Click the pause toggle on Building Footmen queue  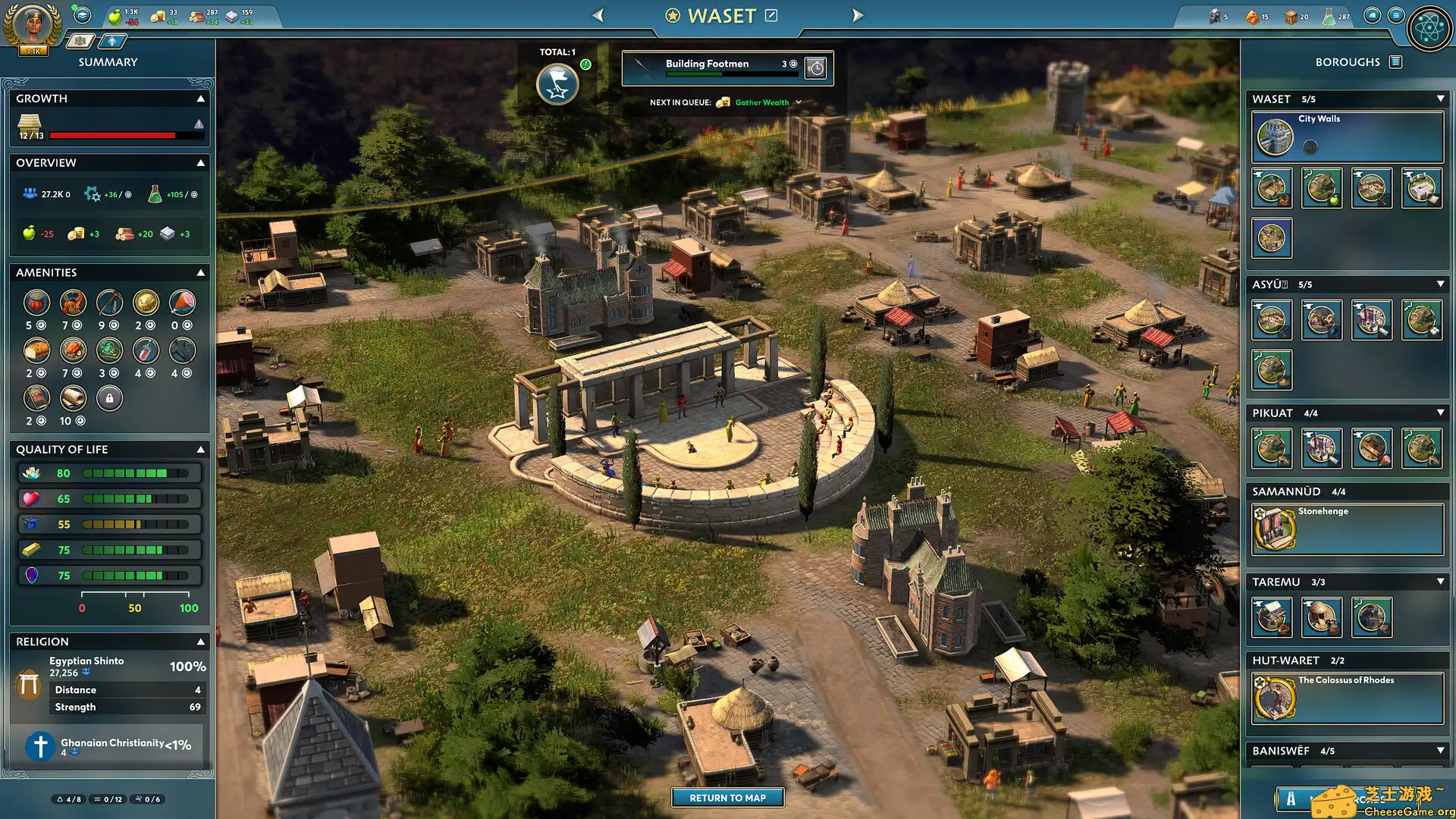(x=816, y=68)
